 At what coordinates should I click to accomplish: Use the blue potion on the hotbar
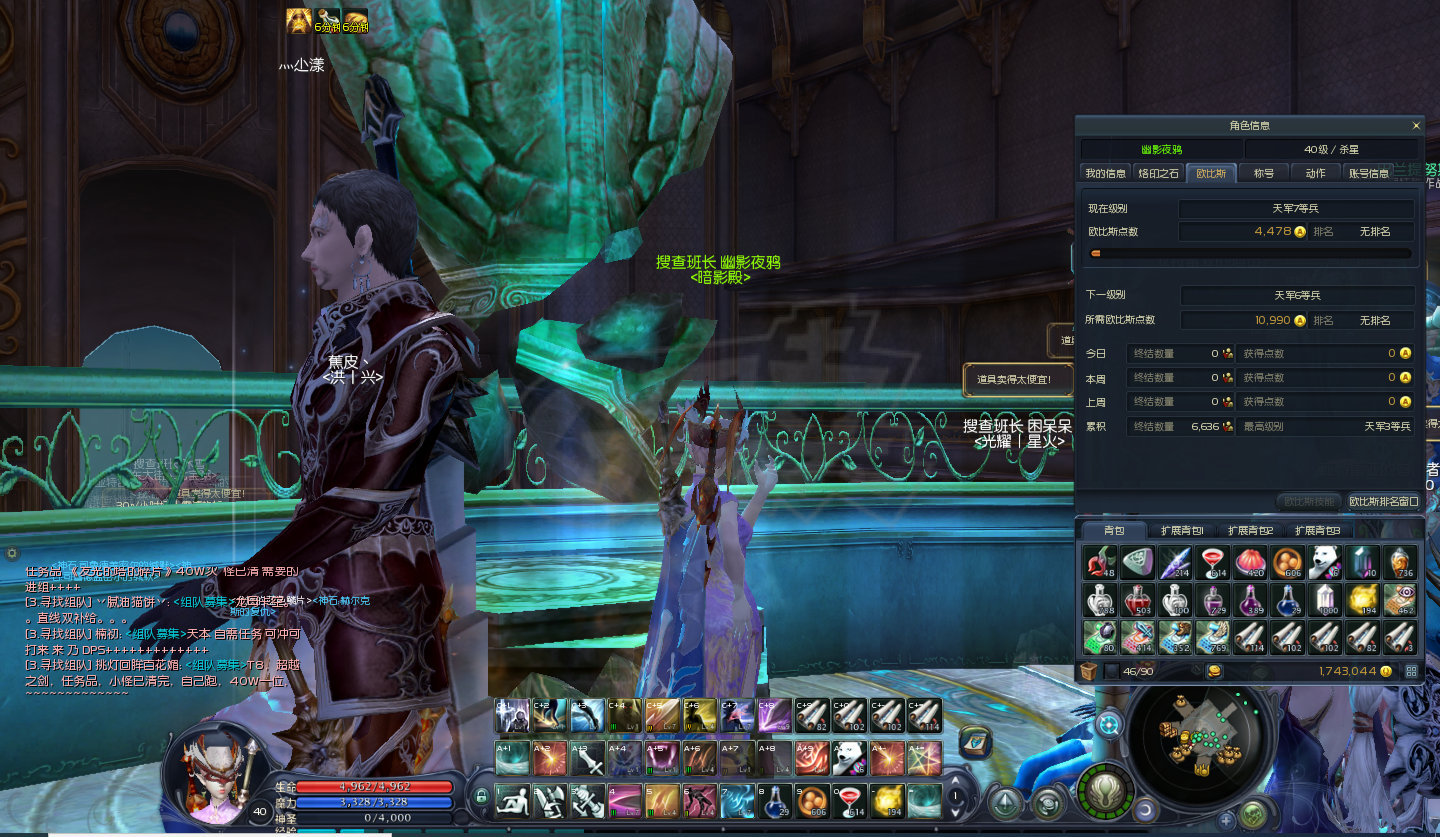coord(773,801)
